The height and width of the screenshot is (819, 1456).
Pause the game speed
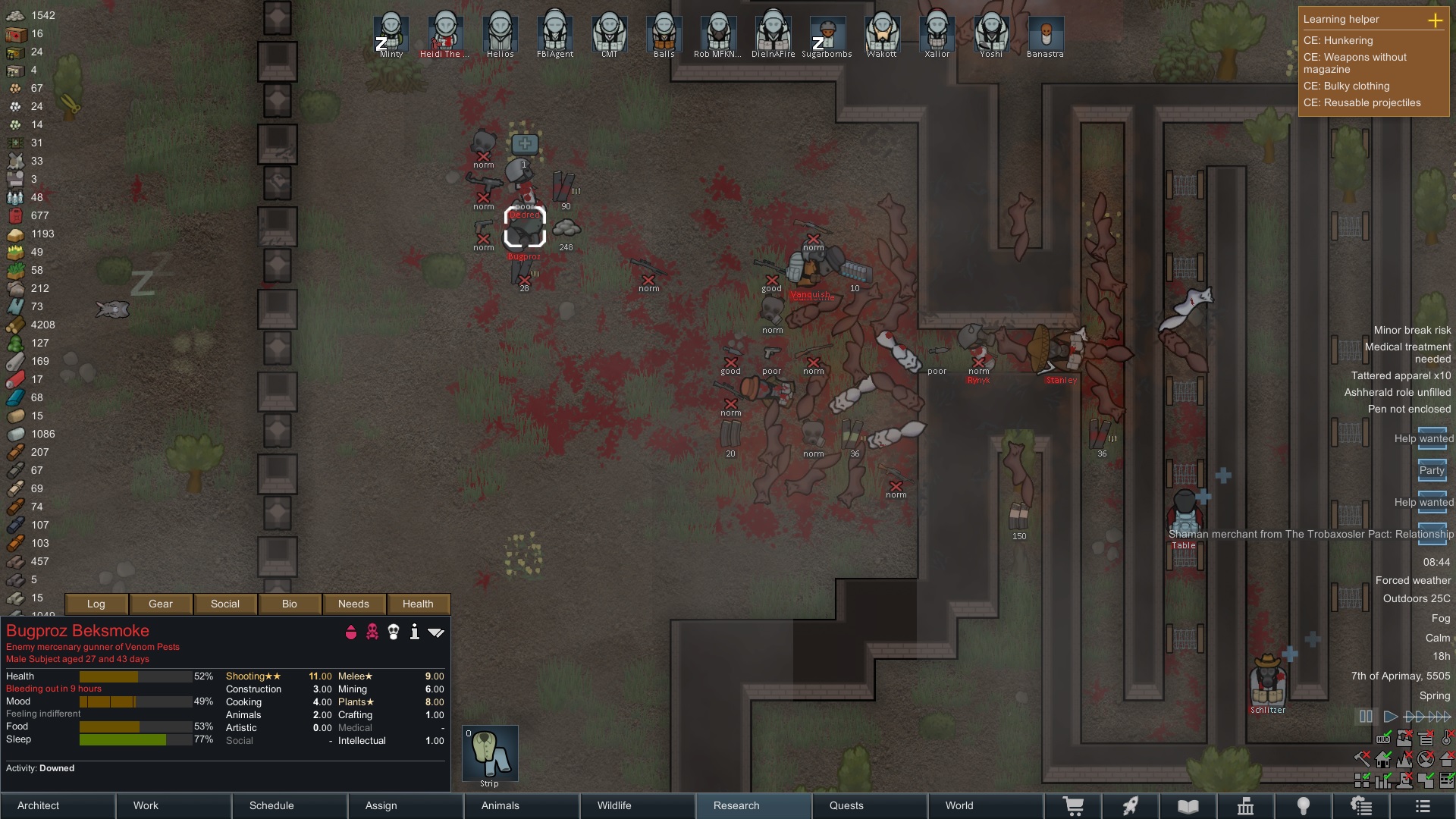click(1366, 716)
